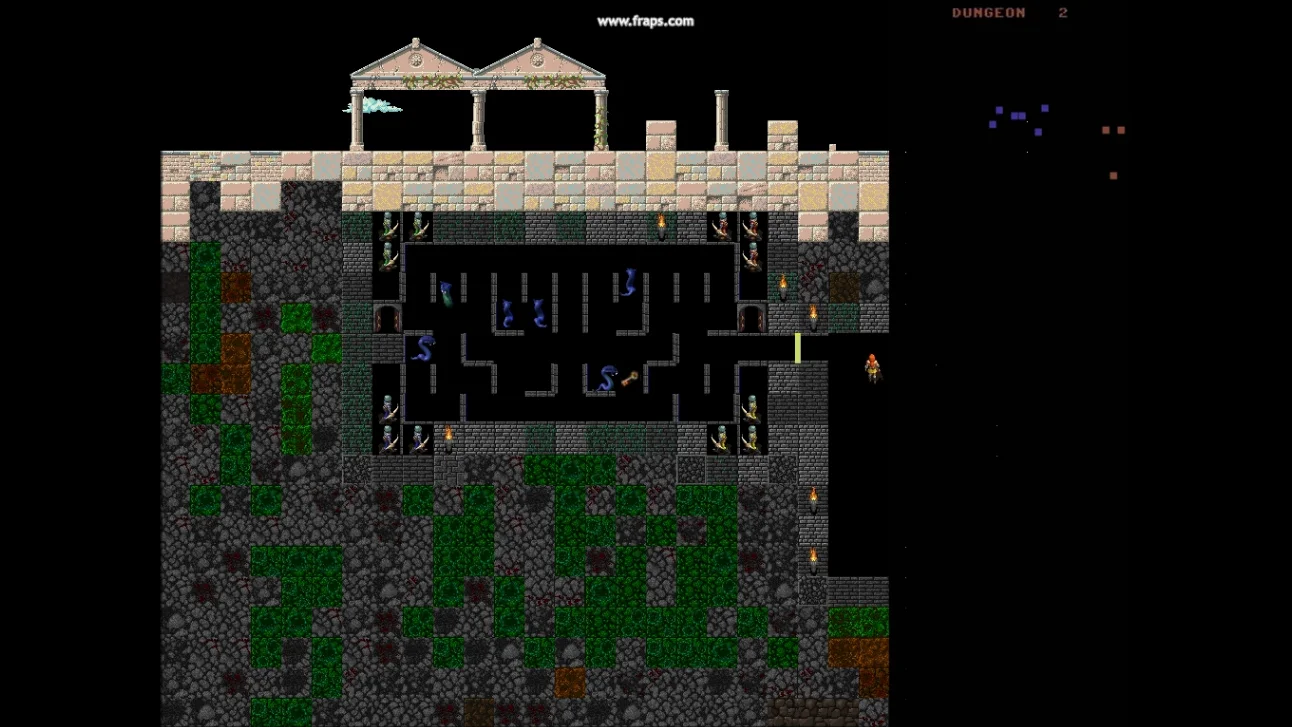The height and width of the screenshot is (727, 1292).
Task: Pull the yellow lever beside the right doorway
Action: (798, 347)
